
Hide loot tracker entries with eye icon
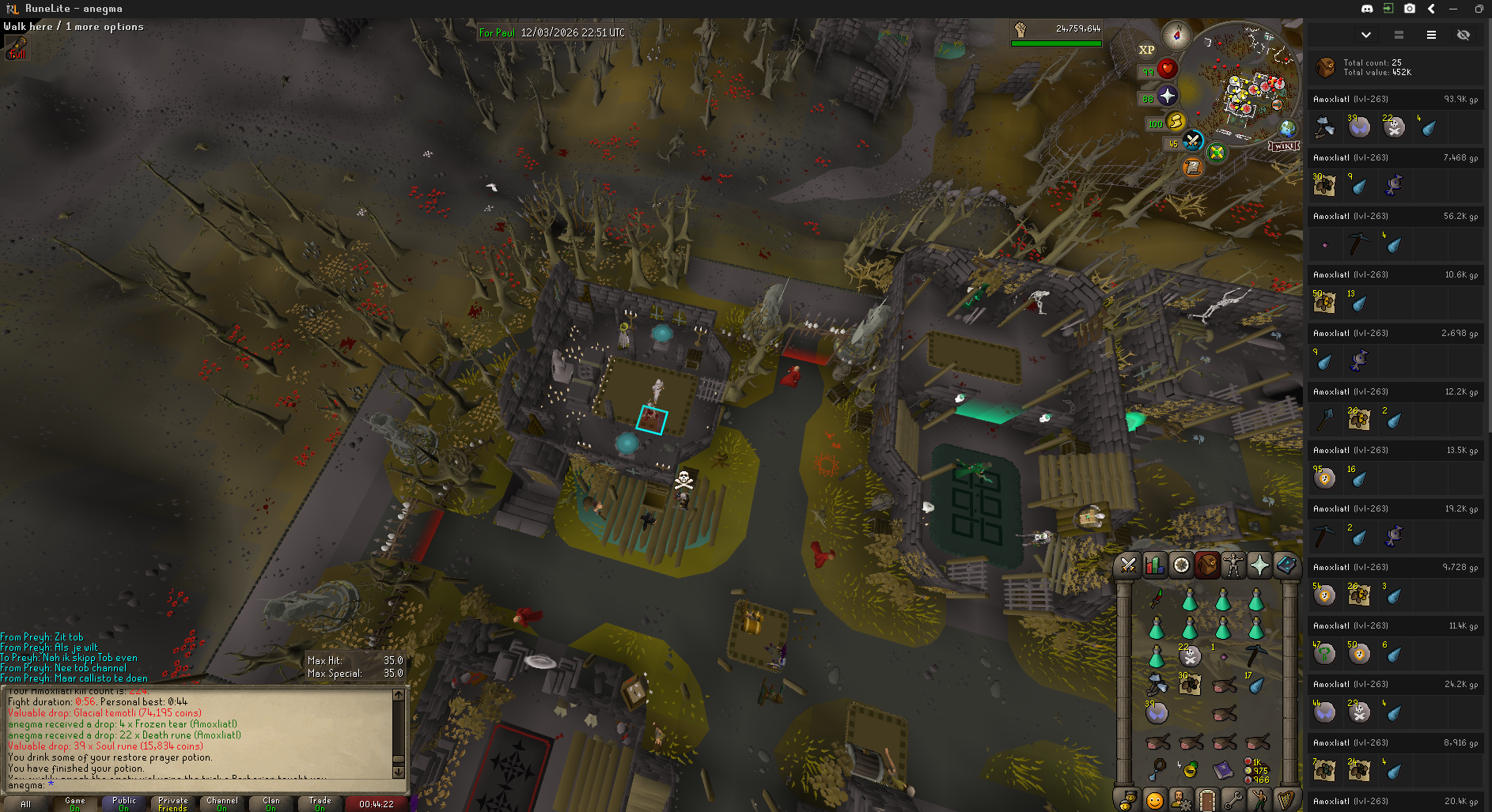1463,35
